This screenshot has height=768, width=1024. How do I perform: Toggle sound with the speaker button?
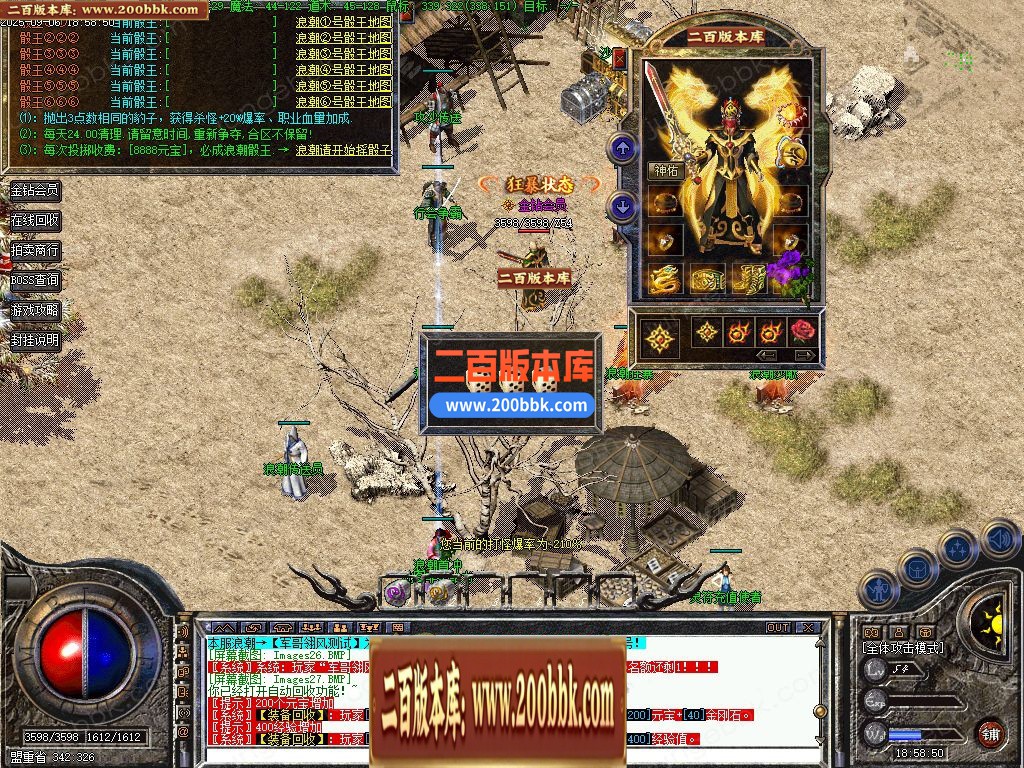pyautogui.click(x=998, y=540)
